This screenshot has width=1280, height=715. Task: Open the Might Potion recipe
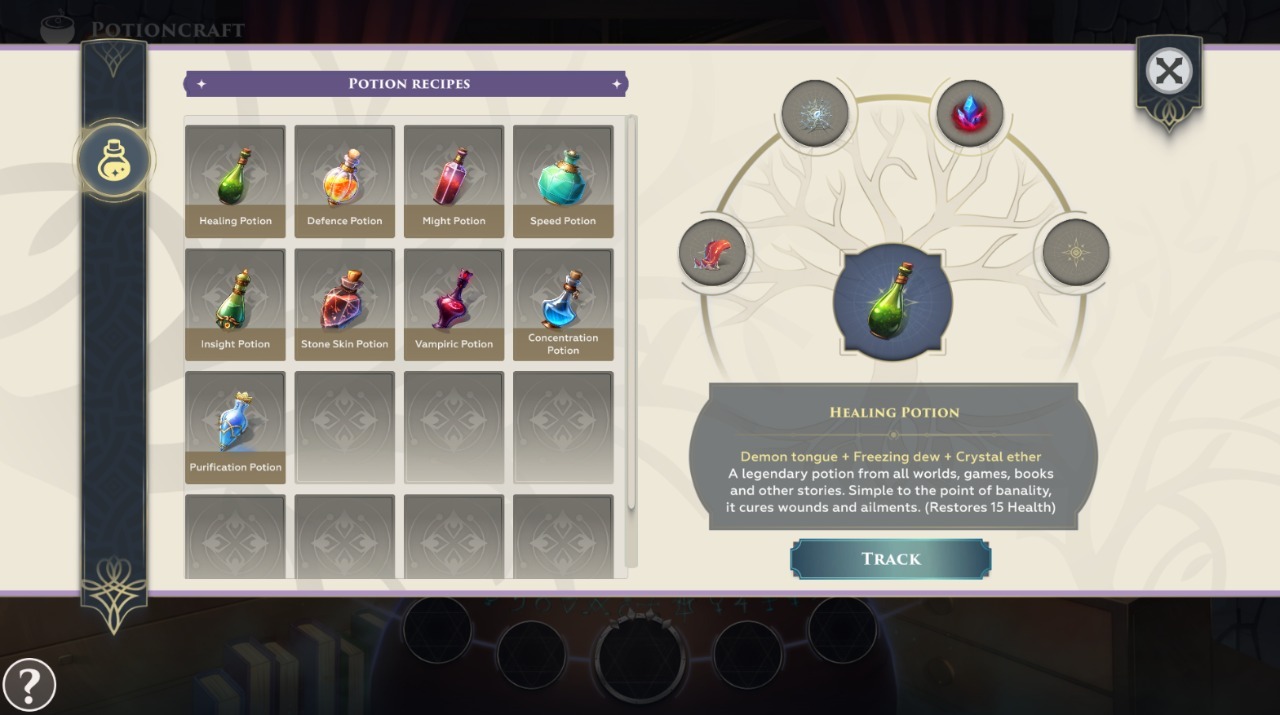coord(454,181)
